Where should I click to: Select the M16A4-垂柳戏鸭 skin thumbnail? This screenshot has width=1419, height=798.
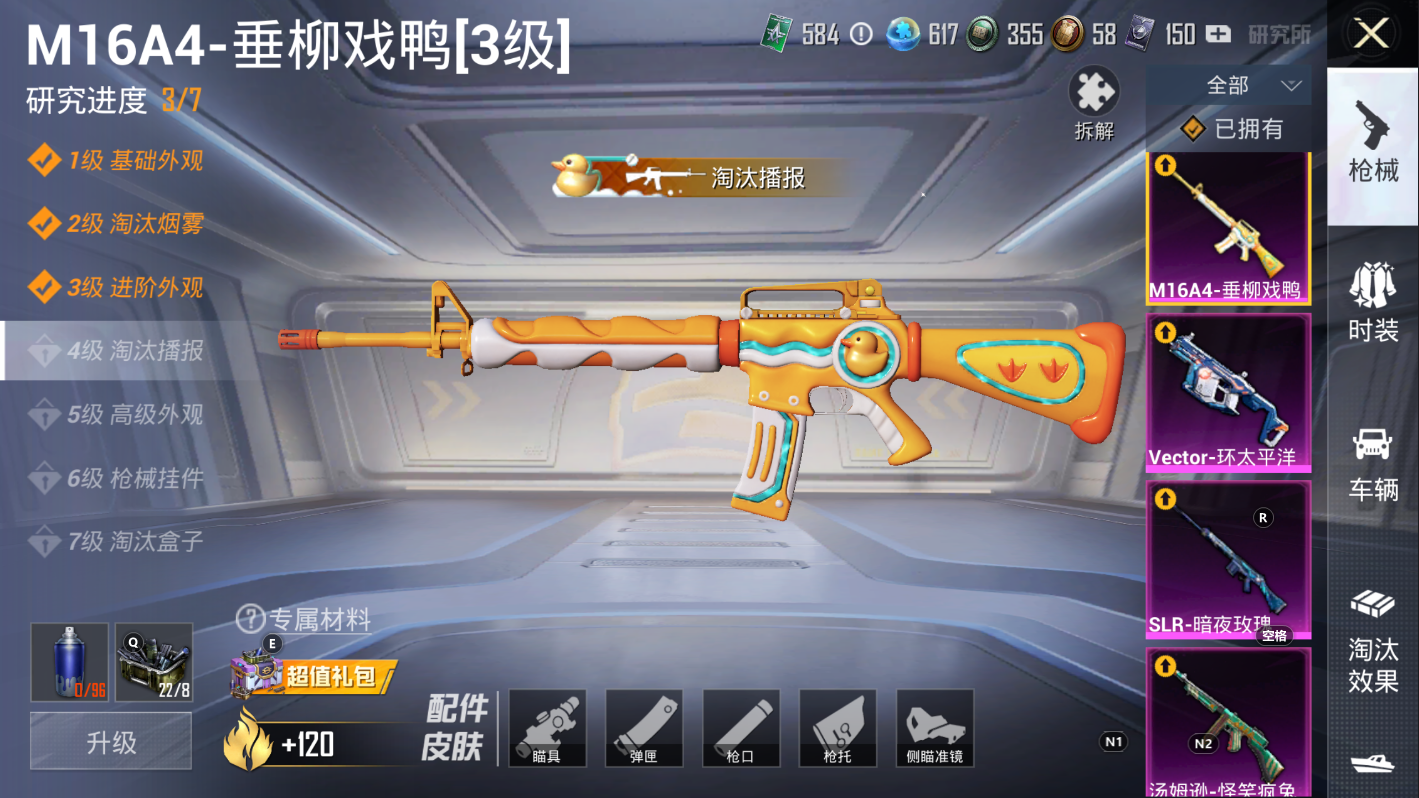coord(1228,228)
